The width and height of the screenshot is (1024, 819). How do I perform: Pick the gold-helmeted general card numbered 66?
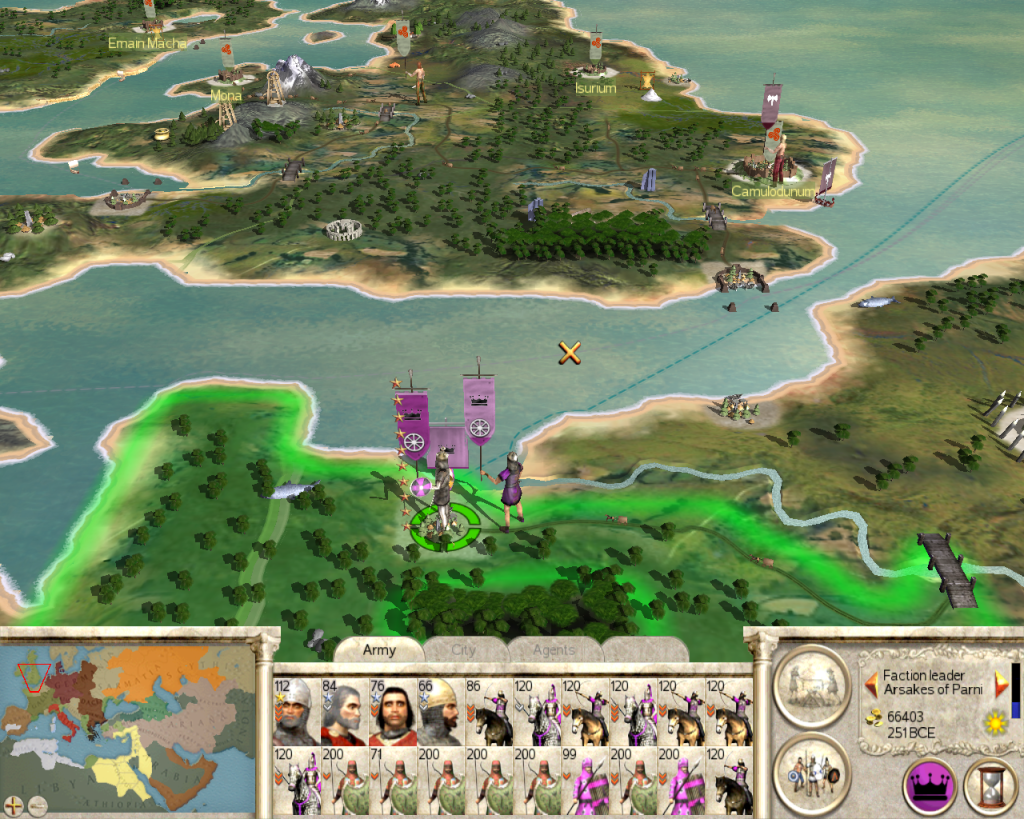pos(441,711)
